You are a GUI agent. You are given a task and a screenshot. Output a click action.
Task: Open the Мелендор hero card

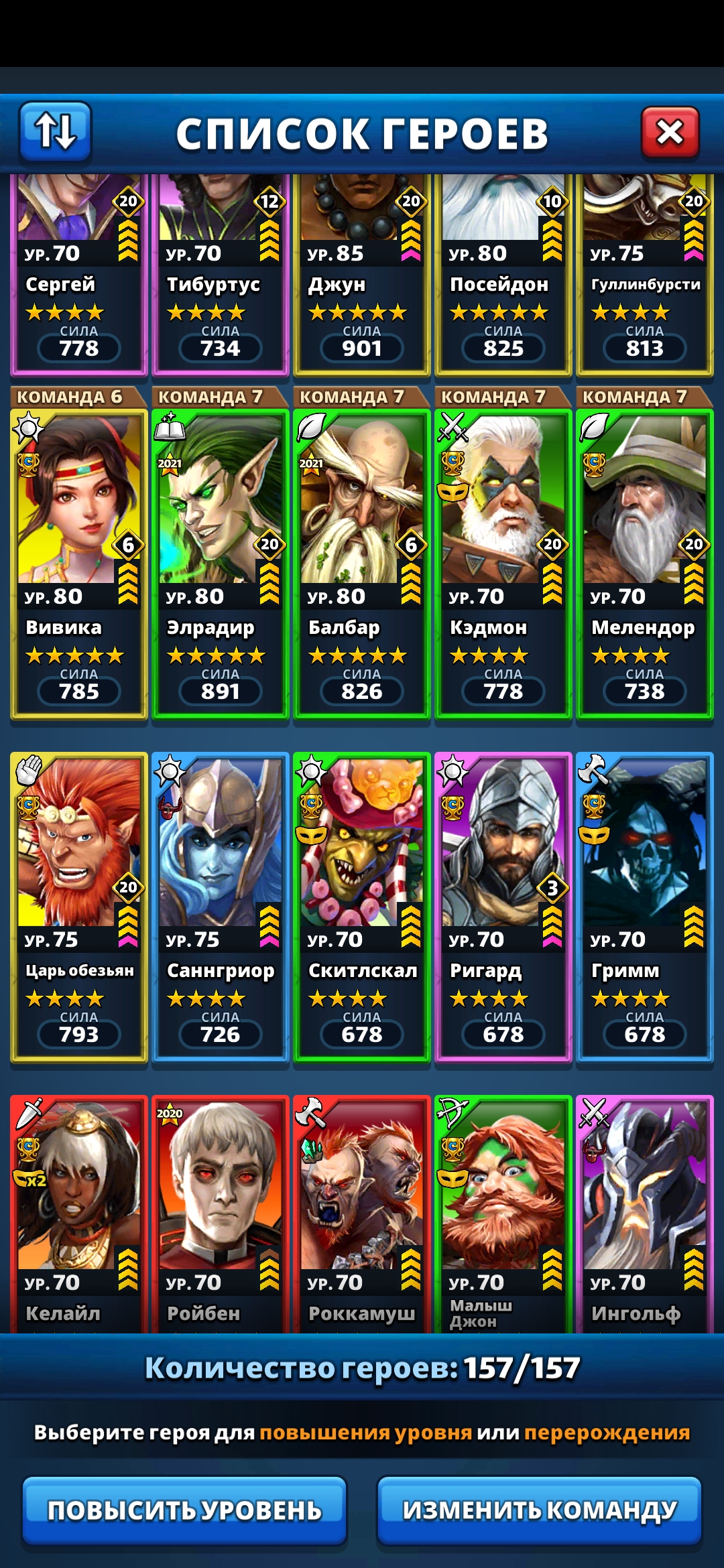(x=645, y=563)
